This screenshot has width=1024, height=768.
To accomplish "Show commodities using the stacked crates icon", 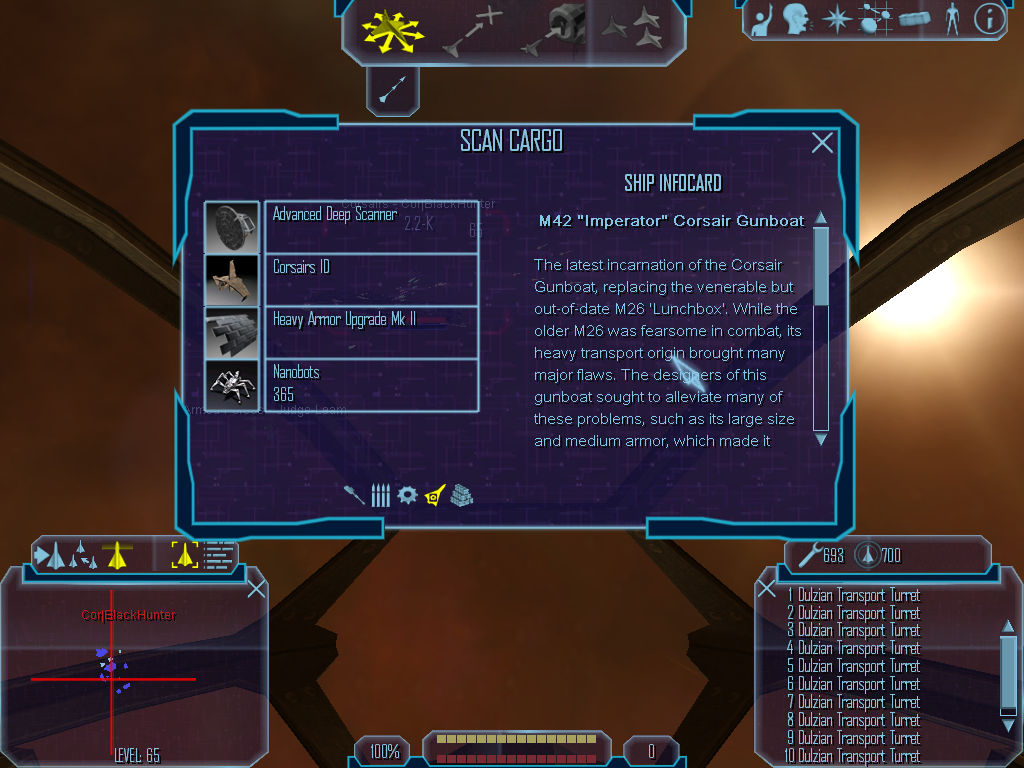I will point(461,495).
